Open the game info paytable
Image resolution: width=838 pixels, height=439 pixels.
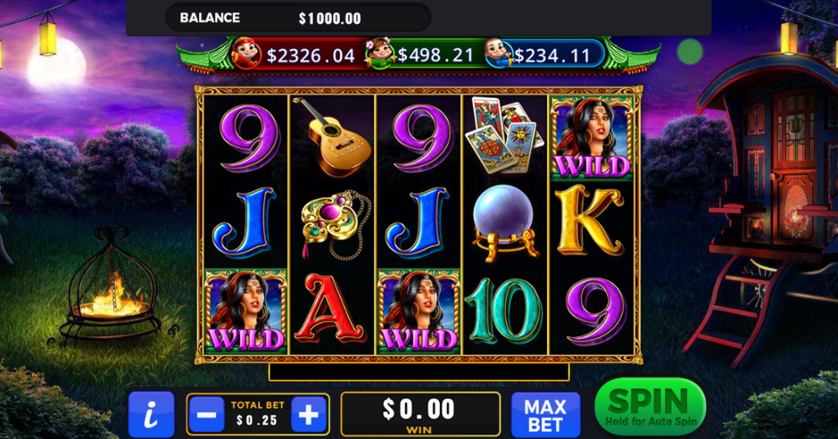(x=151, y=414)
